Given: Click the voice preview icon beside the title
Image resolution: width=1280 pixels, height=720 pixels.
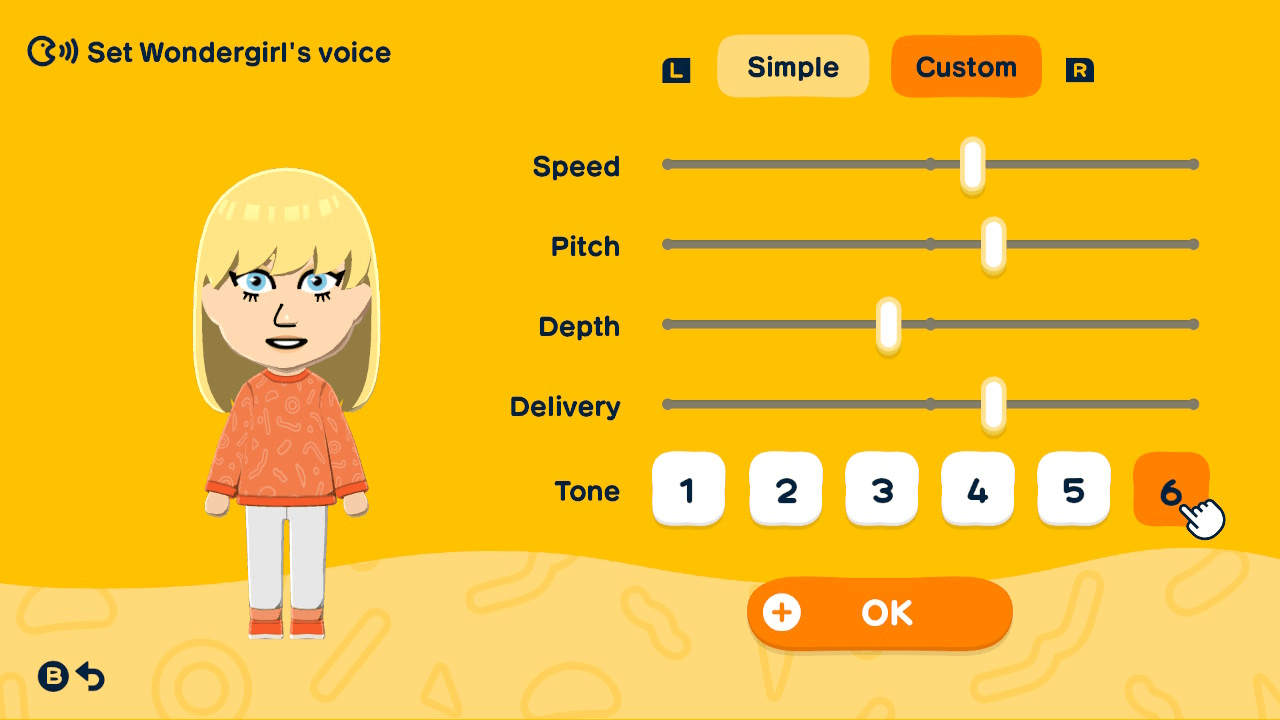Looking at the screenshot, I should (52, 52).
